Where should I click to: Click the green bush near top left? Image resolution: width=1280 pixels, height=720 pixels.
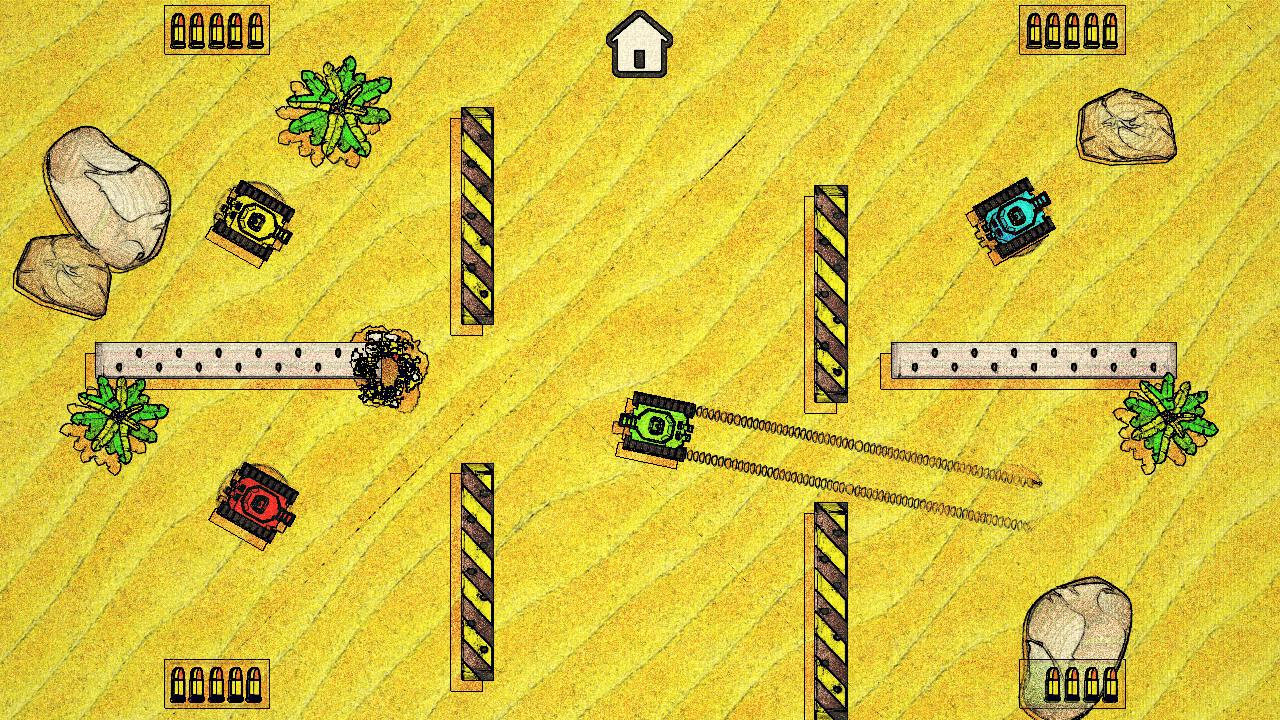(338, 110)
